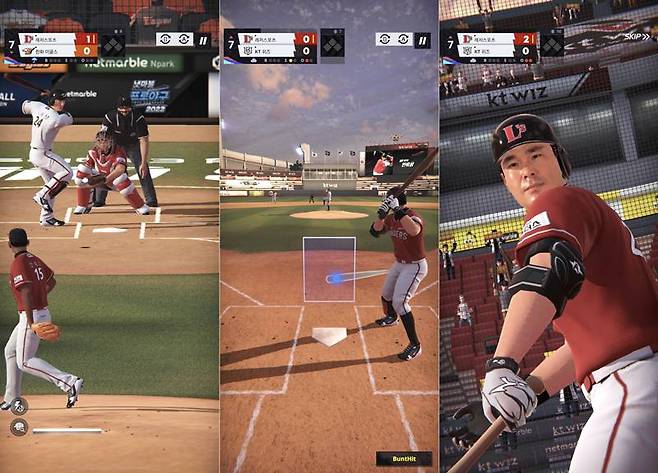Screen dimensions: 658x473
Task: Pause the game in the batting view
Action: point(423,40)
